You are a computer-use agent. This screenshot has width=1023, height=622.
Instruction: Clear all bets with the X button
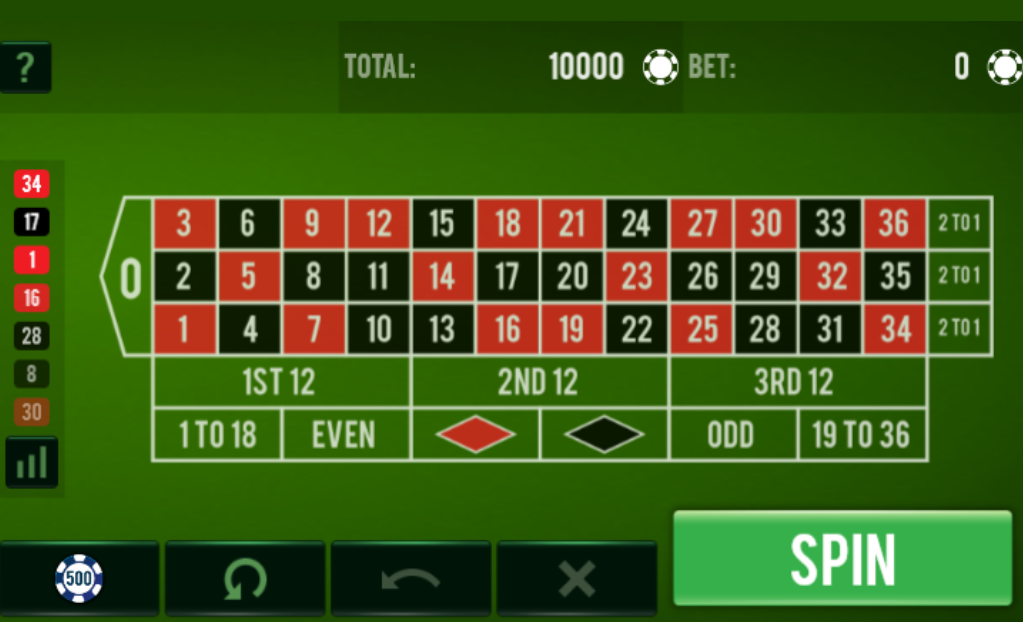click(x=576, y=577)
